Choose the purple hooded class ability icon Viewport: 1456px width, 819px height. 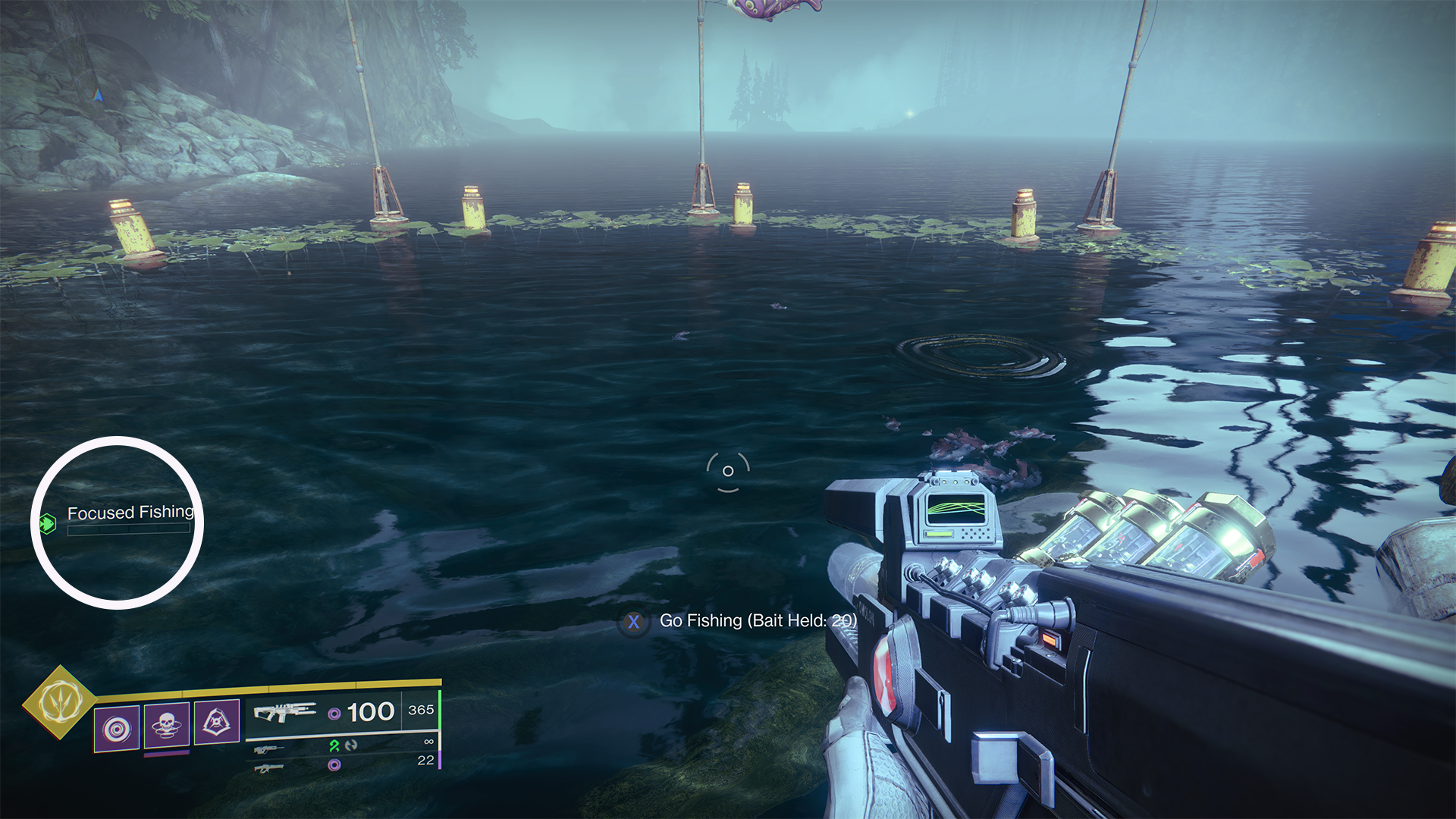point(217,722)
